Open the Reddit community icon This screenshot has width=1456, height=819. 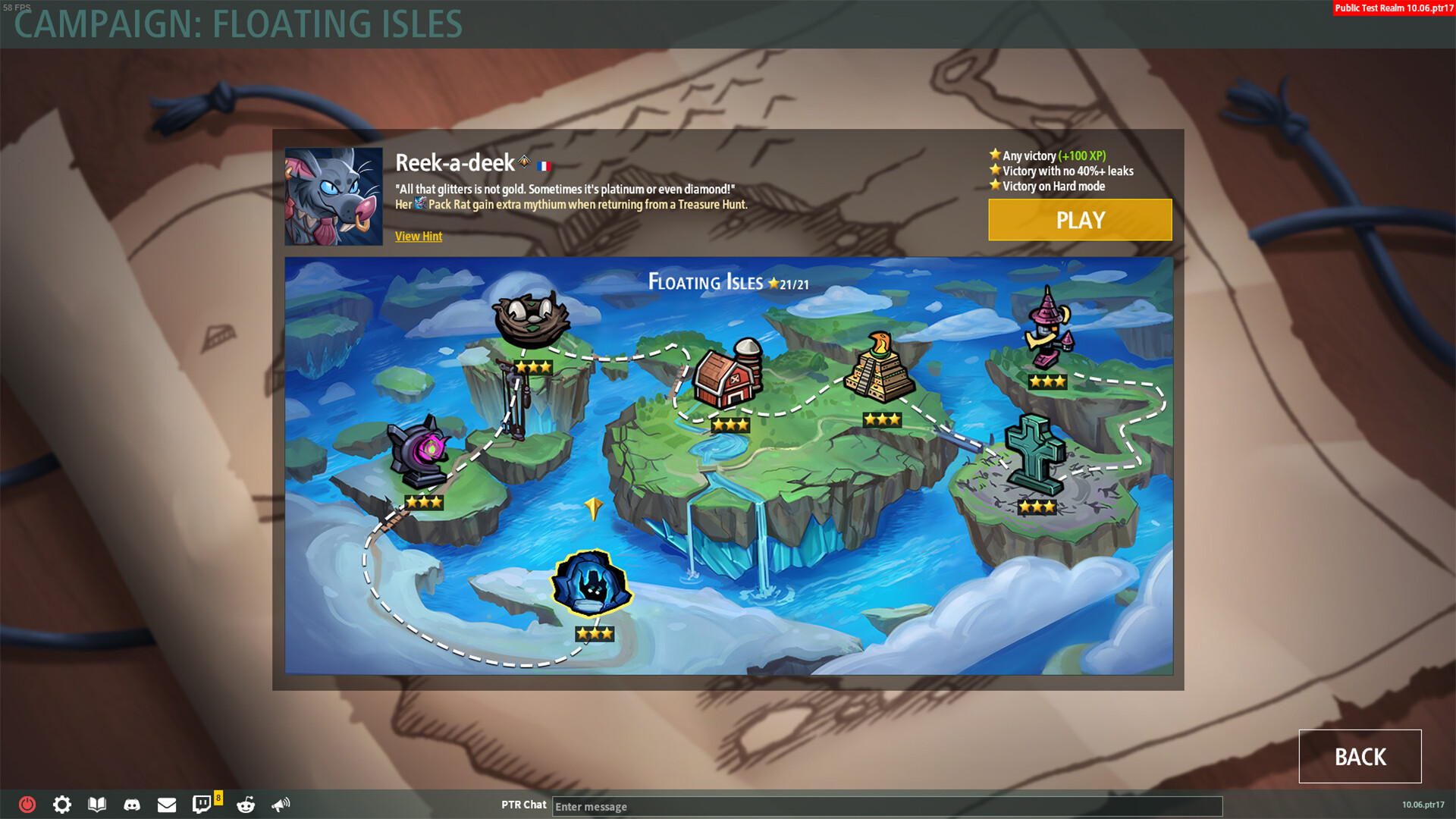coord(244,805)
